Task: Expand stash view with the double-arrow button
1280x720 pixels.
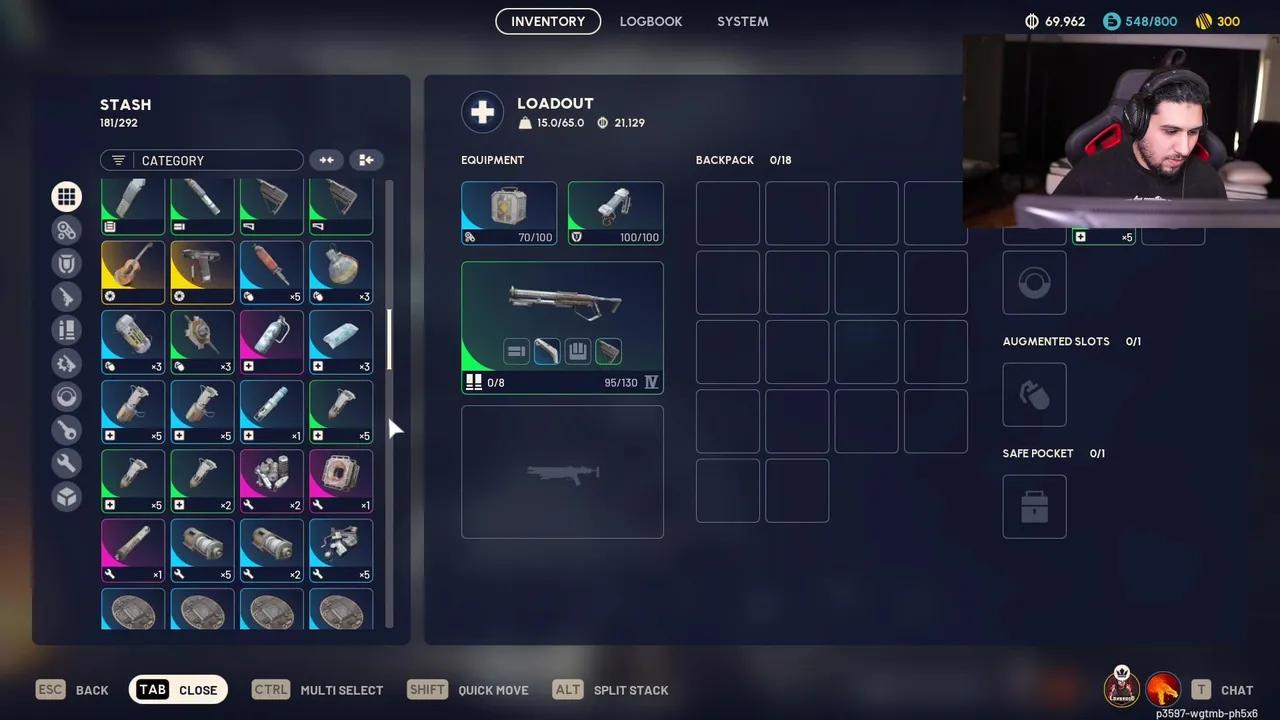Action: tap(326, 160)
